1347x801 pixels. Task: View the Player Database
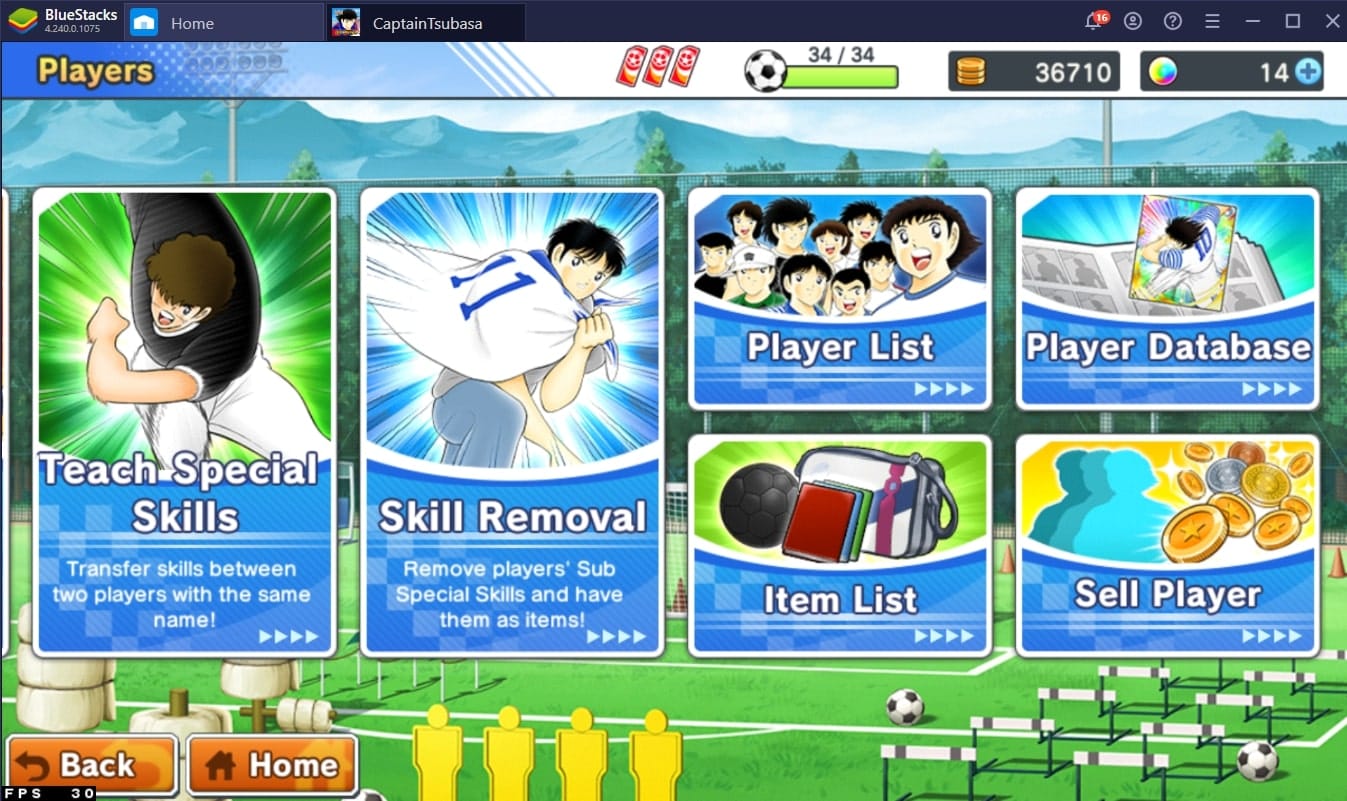coord(1167,299)
